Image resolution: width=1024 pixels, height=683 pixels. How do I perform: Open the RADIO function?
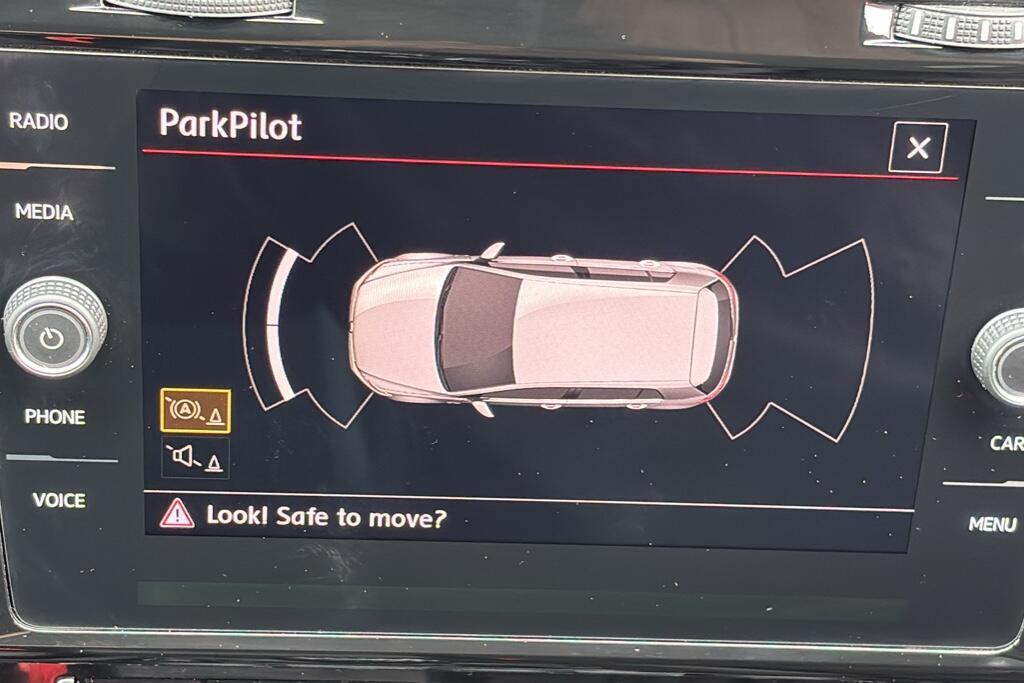point(39,122)
